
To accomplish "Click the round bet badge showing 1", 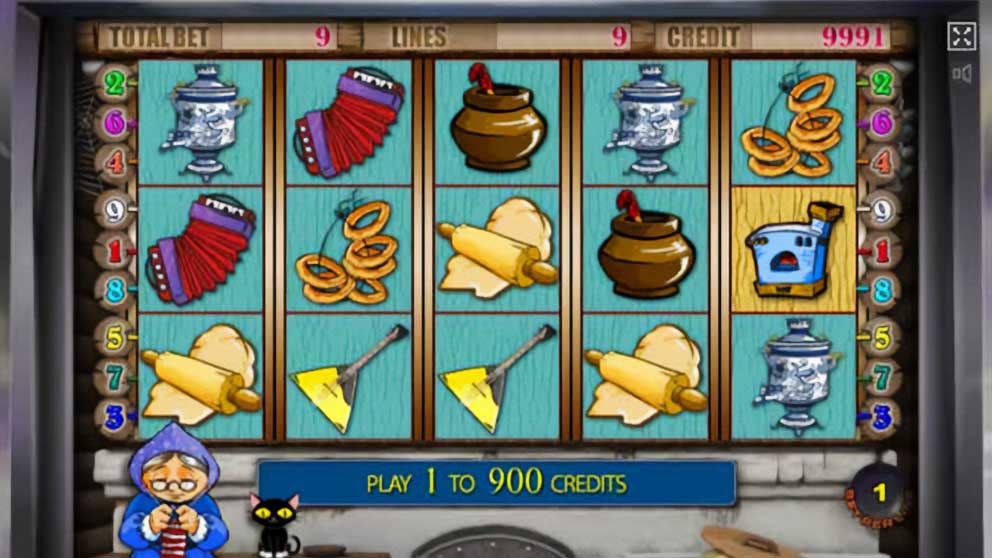I will tap(879, 493).
